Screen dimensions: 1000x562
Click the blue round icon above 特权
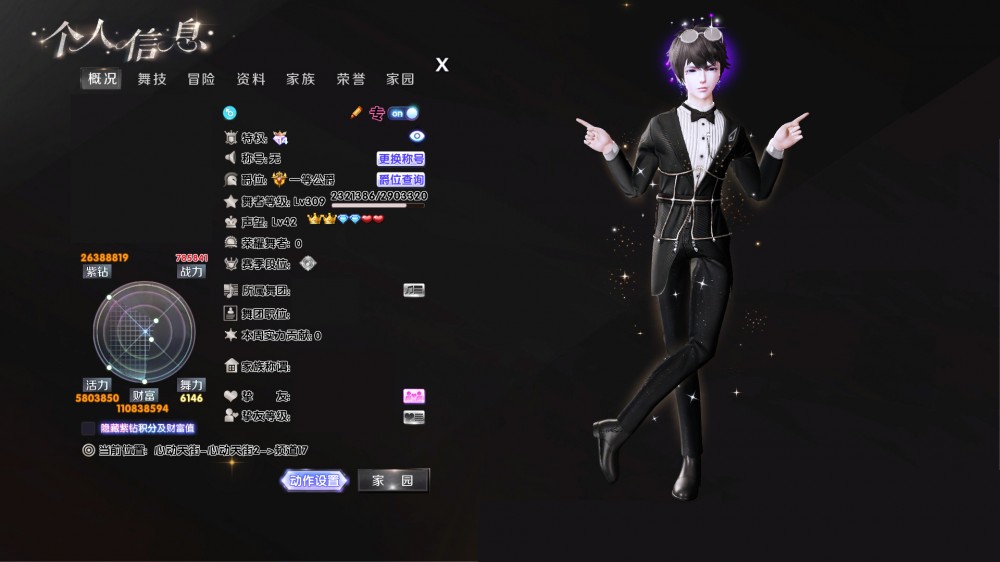[229, 113]
